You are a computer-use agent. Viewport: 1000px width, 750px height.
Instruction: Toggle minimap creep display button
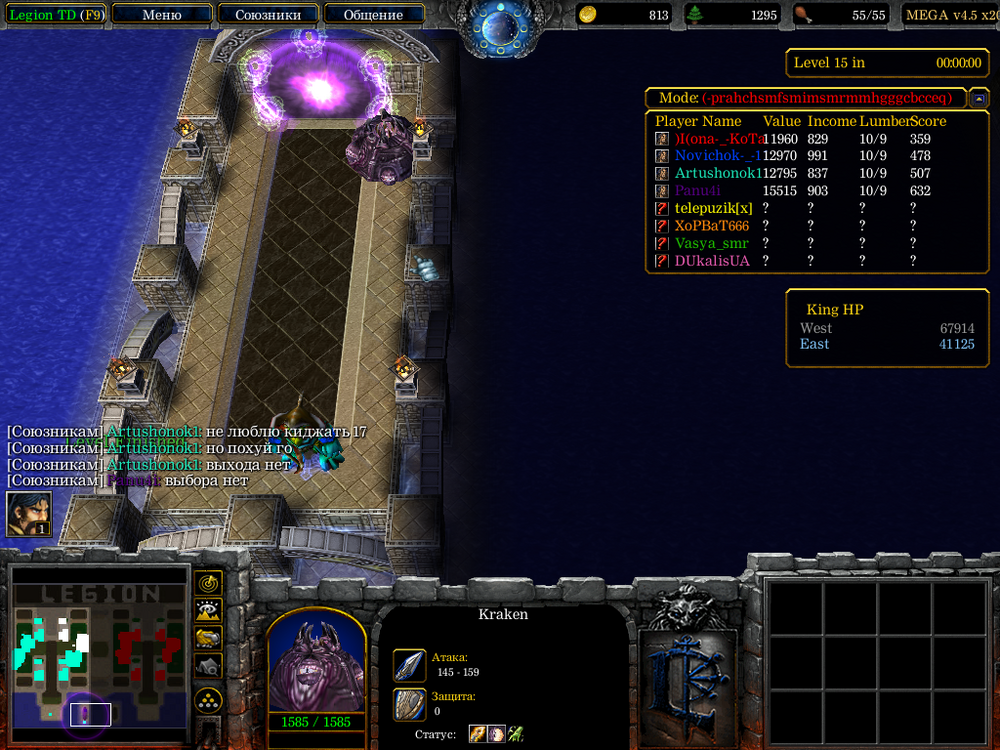208,665
